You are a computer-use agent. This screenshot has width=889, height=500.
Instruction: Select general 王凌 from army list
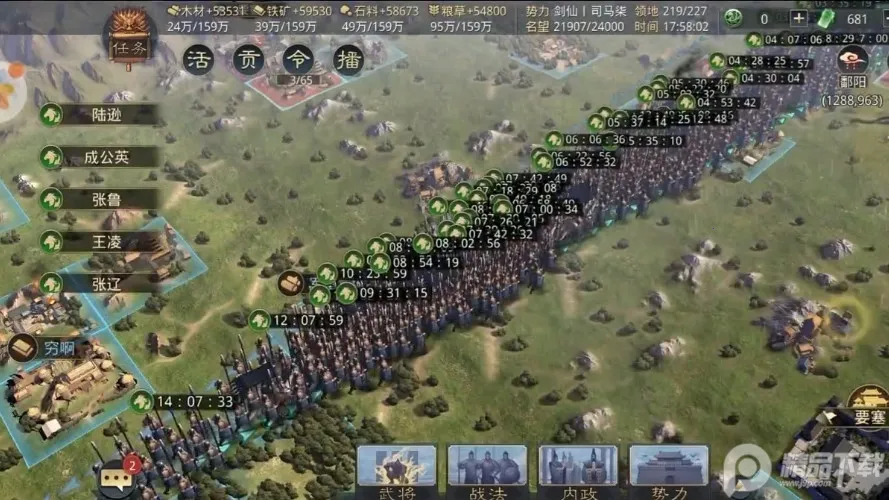[x=108, y=241]
